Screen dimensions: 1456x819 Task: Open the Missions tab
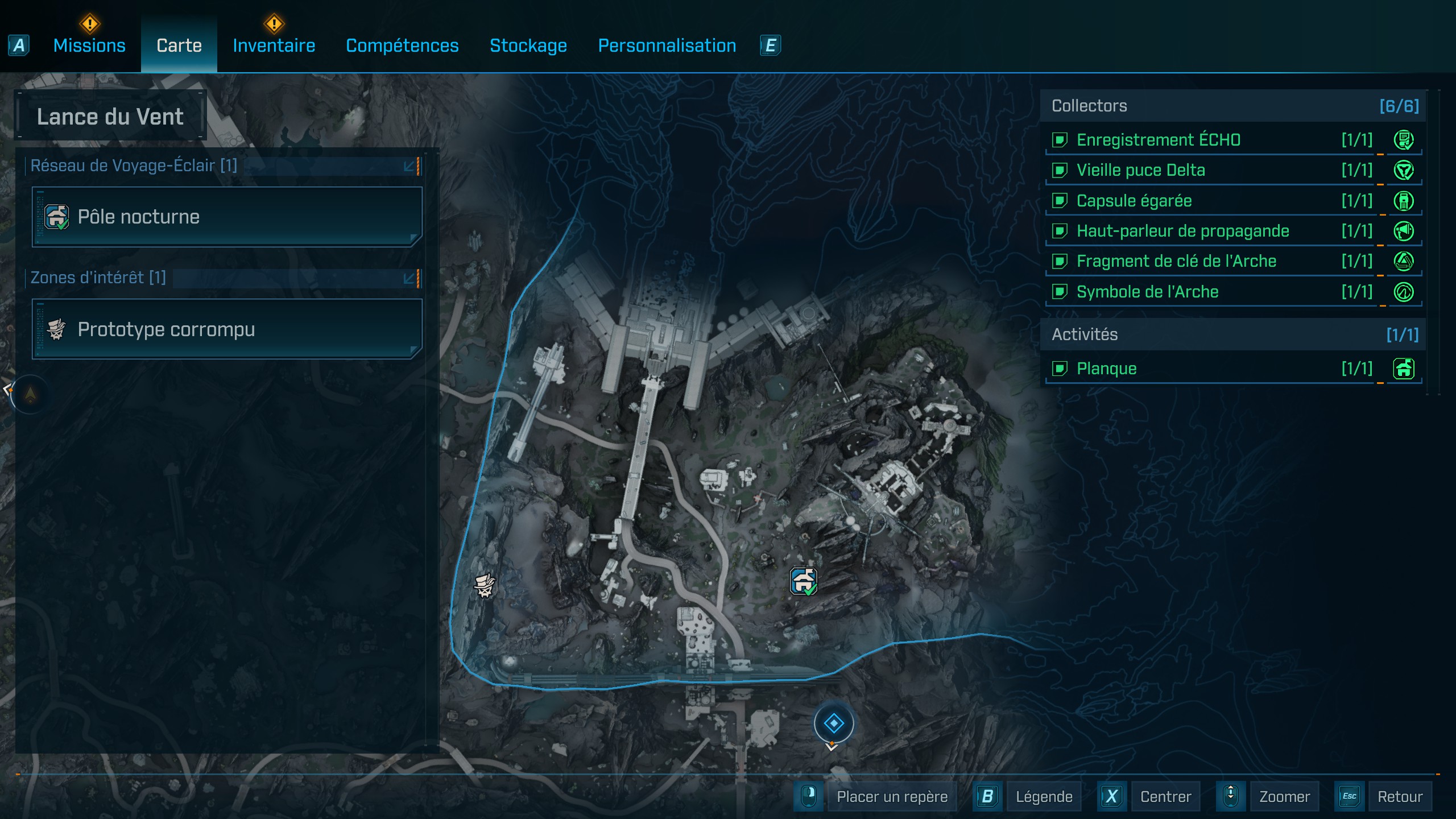[89, 45]
